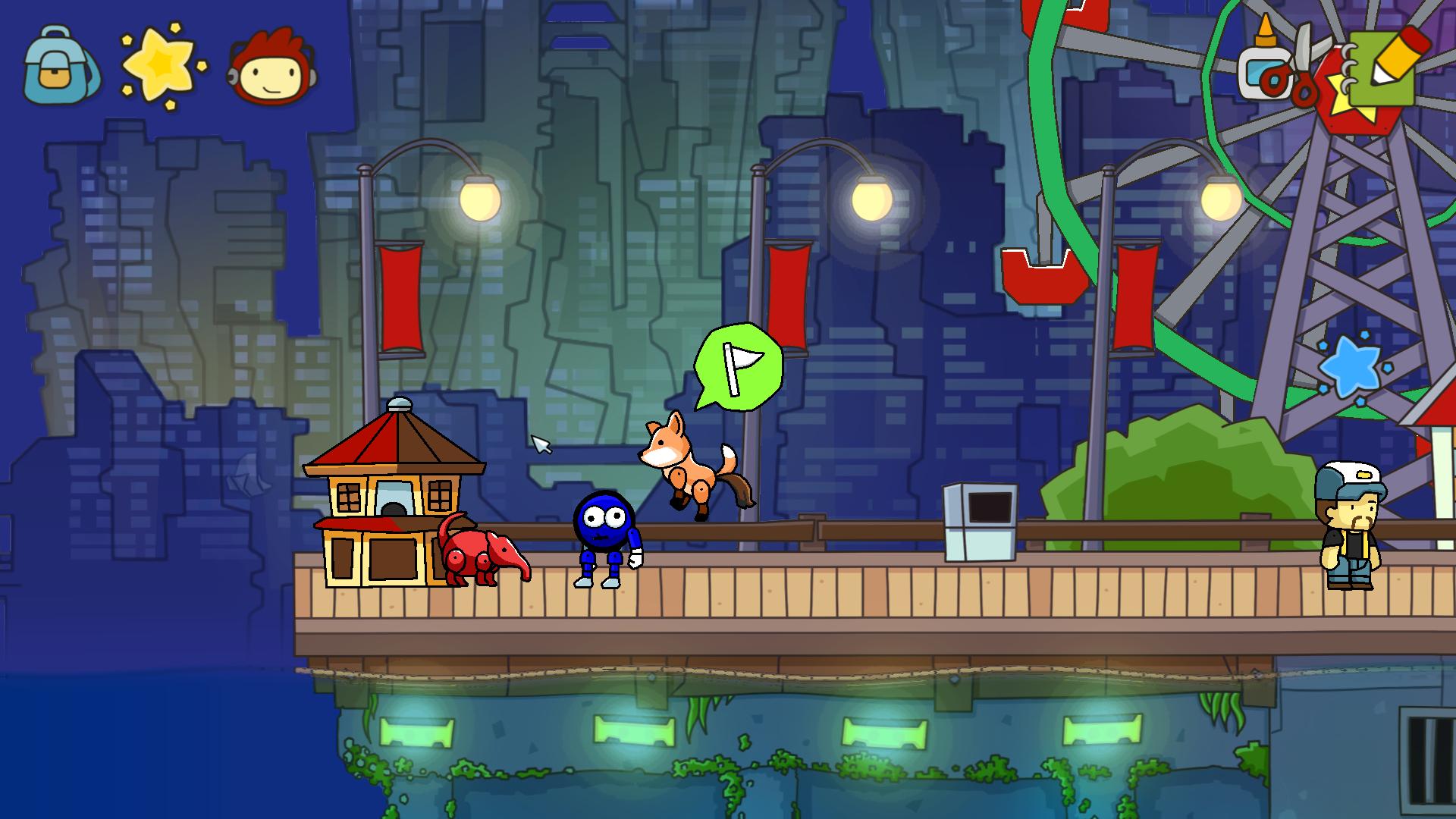This screenshot has height=819, width=1456.
Task: Open the green notebook with the pencil
Action: coord(1385,67)
